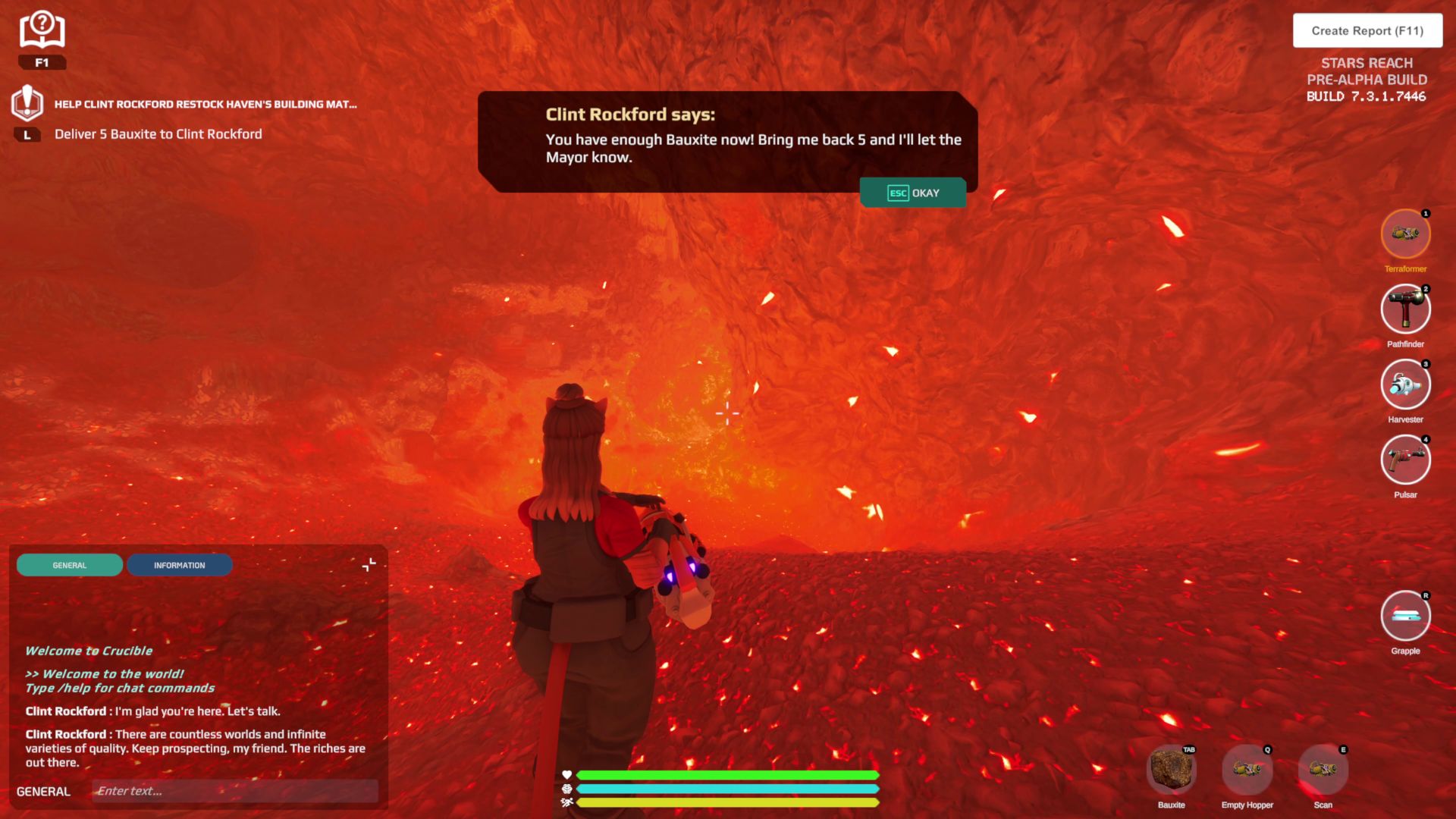
Task: Switch to the Information chat tab
Action: pyautogui.click(x=180, y=565)
